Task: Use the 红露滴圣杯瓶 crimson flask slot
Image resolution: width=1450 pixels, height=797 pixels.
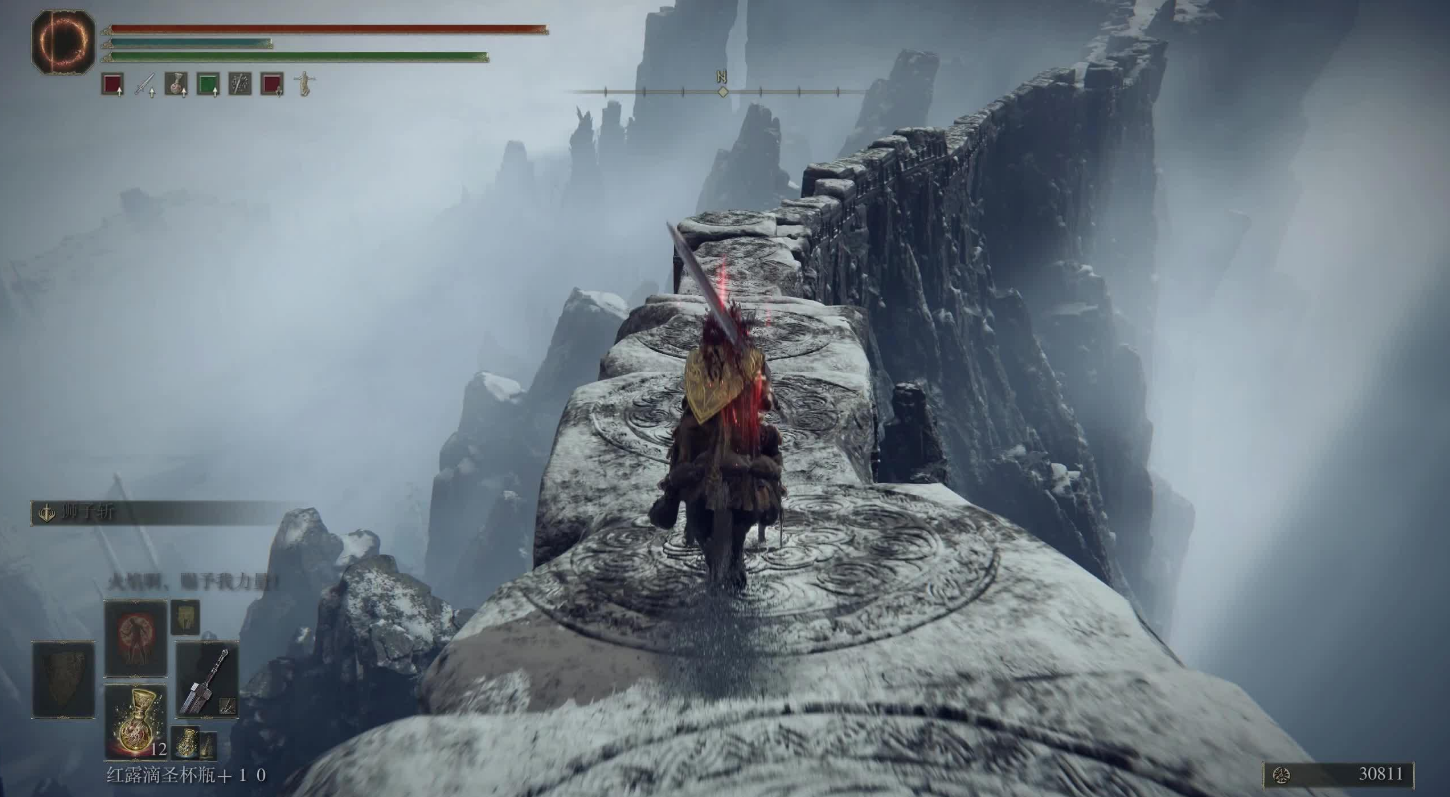Action: point(136,722)
